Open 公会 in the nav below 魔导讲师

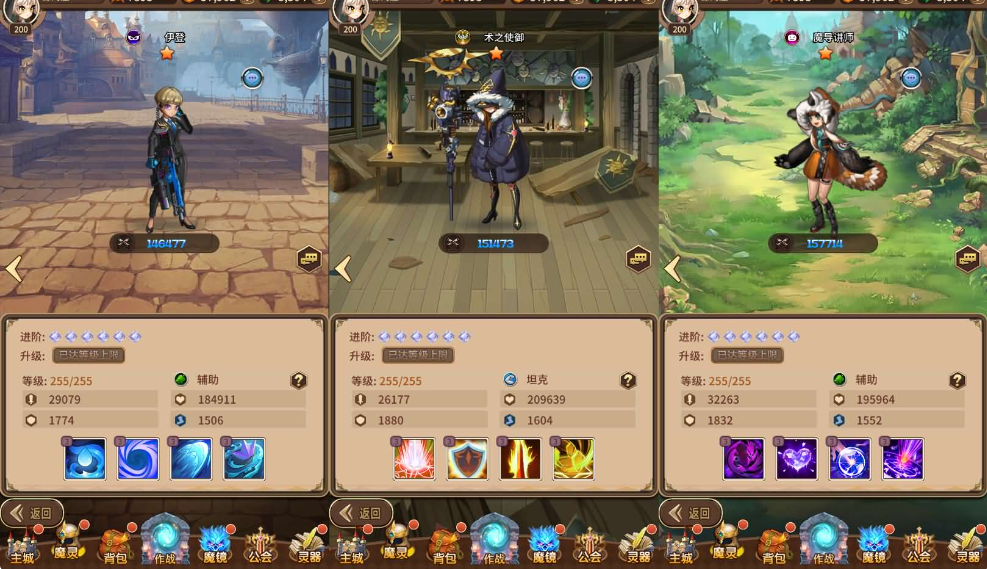pos(918,545)
